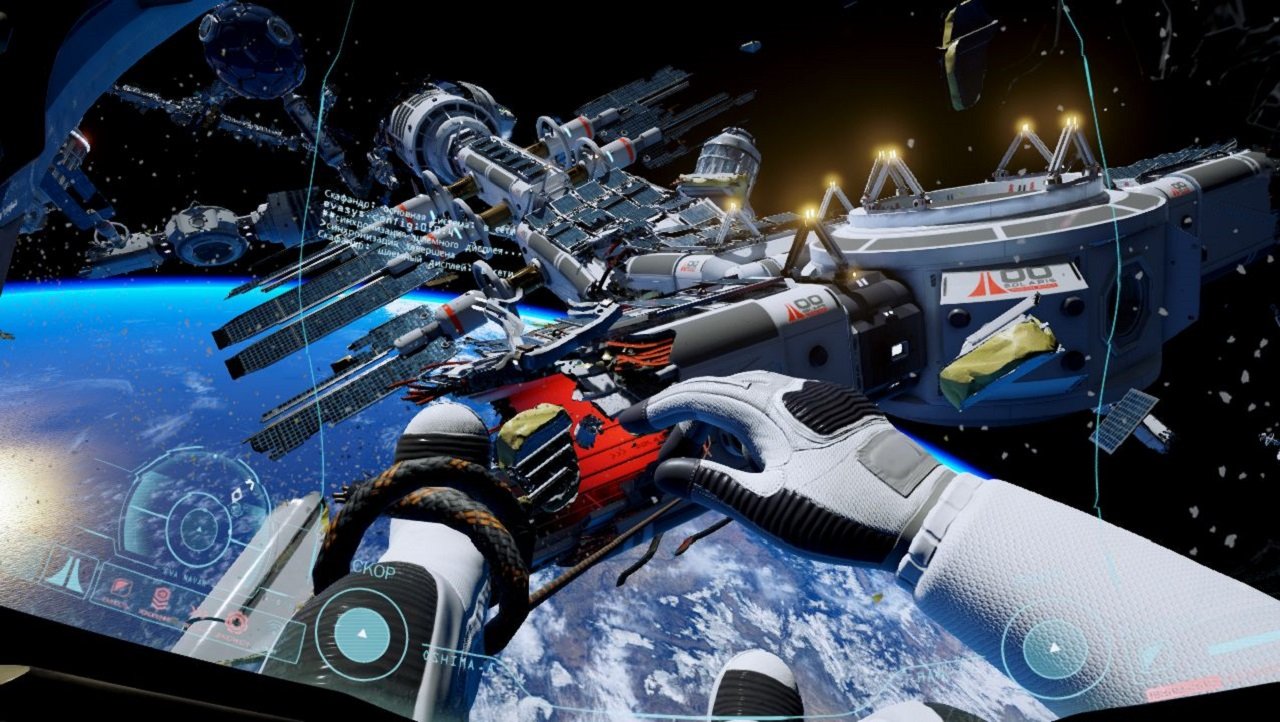Click the EVA NAV compass reticle

198,529
